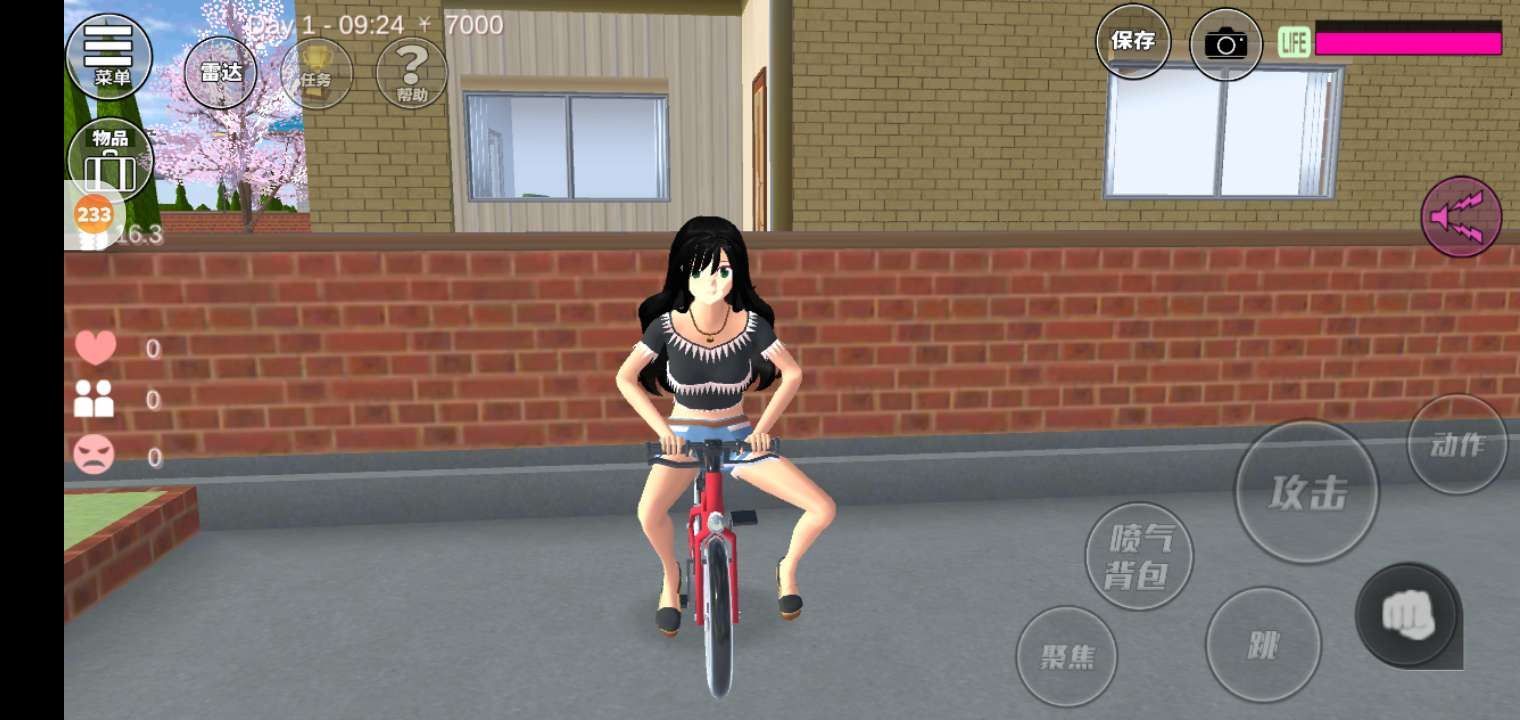The height and width of the screenshot is (720, 1520).
Task: Show the 帮助 help screen
Action: (x=411, y=72)
